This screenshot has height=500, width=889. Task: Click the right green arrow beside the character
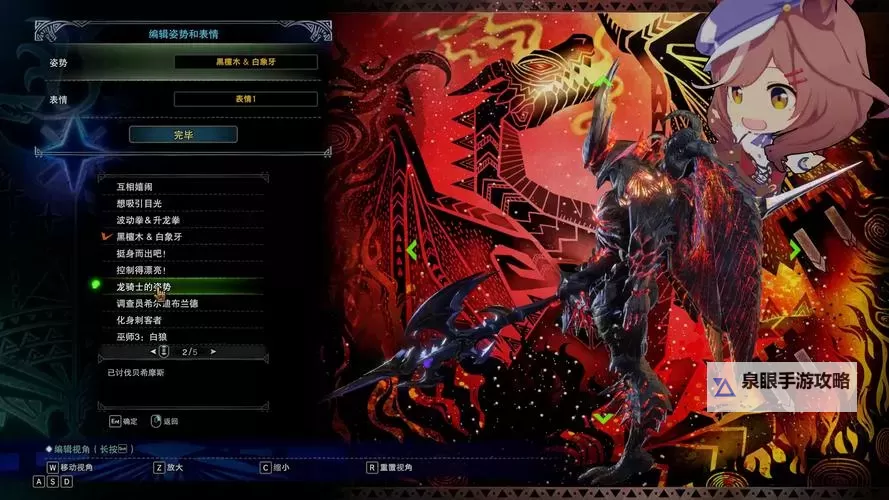[795, 250]
